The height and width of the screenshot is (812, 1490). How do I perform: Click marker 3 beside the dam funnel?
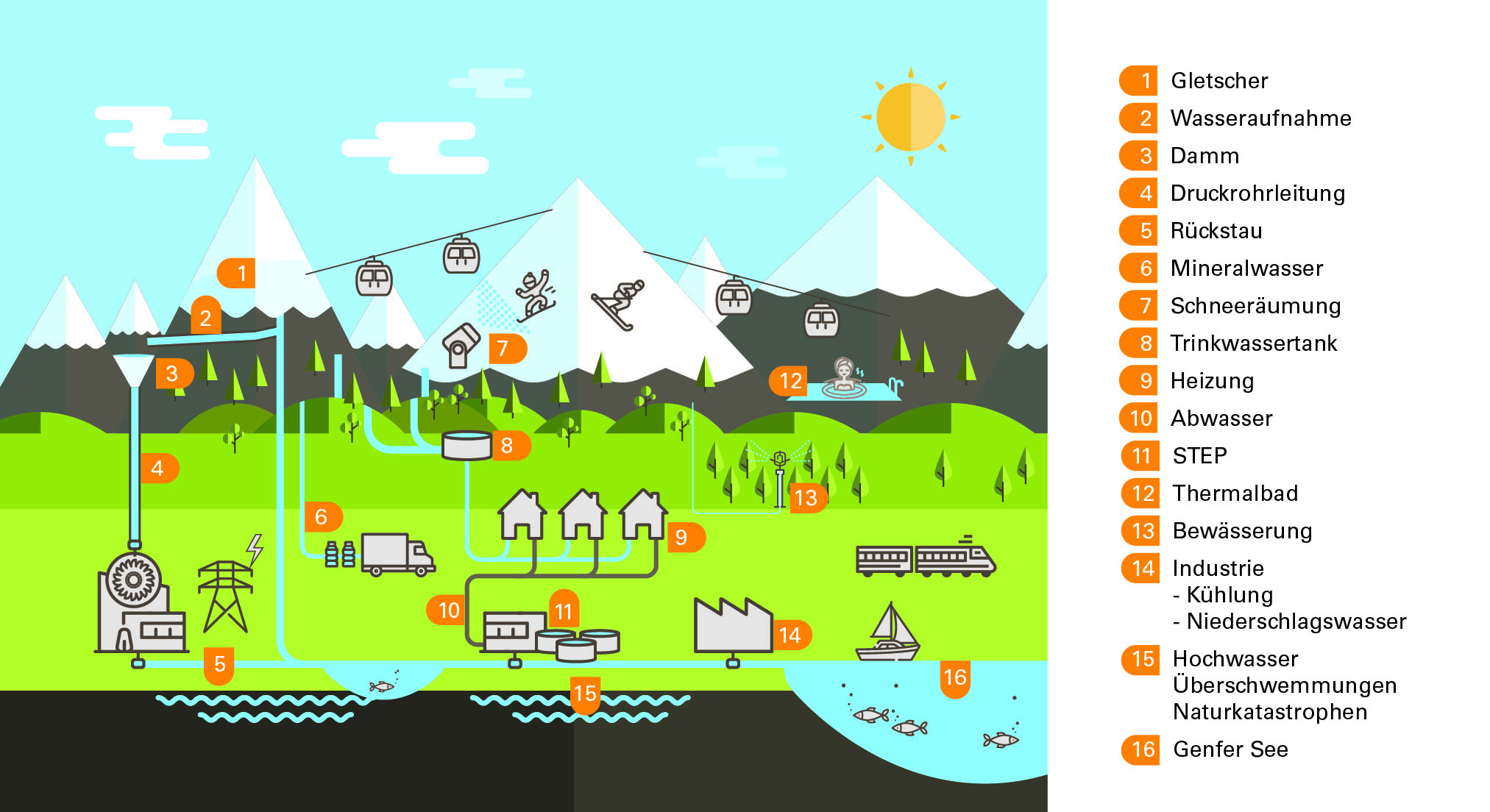tap(172, 374)
